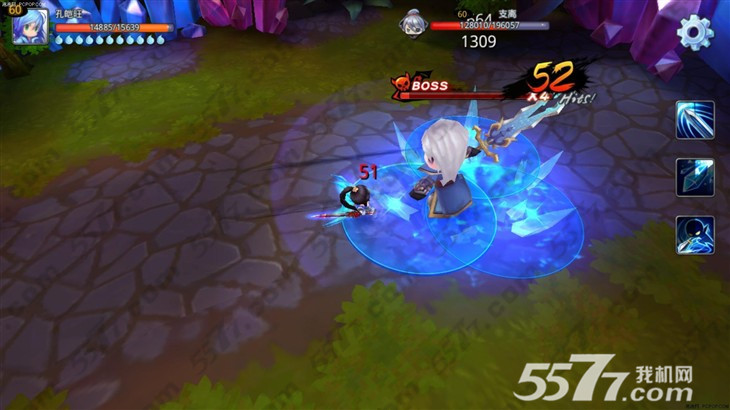Use the ice crystal shard skill
Image resolution: width=730 pixels, height=410 pixels.
tap(695, 177)
